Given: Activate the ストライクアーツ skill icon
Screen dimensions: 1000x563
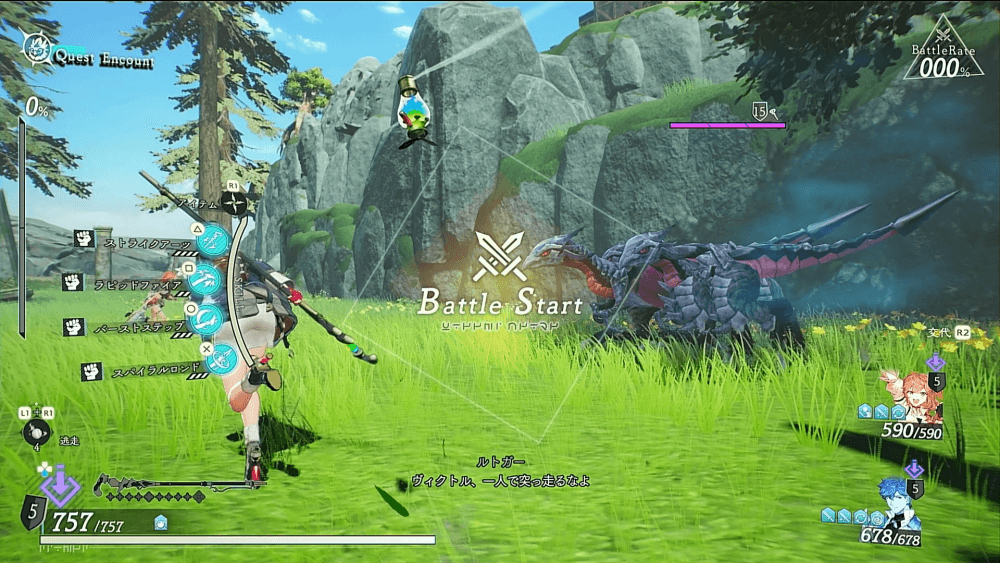Looking at the screenshot, I should pos(212,240).
